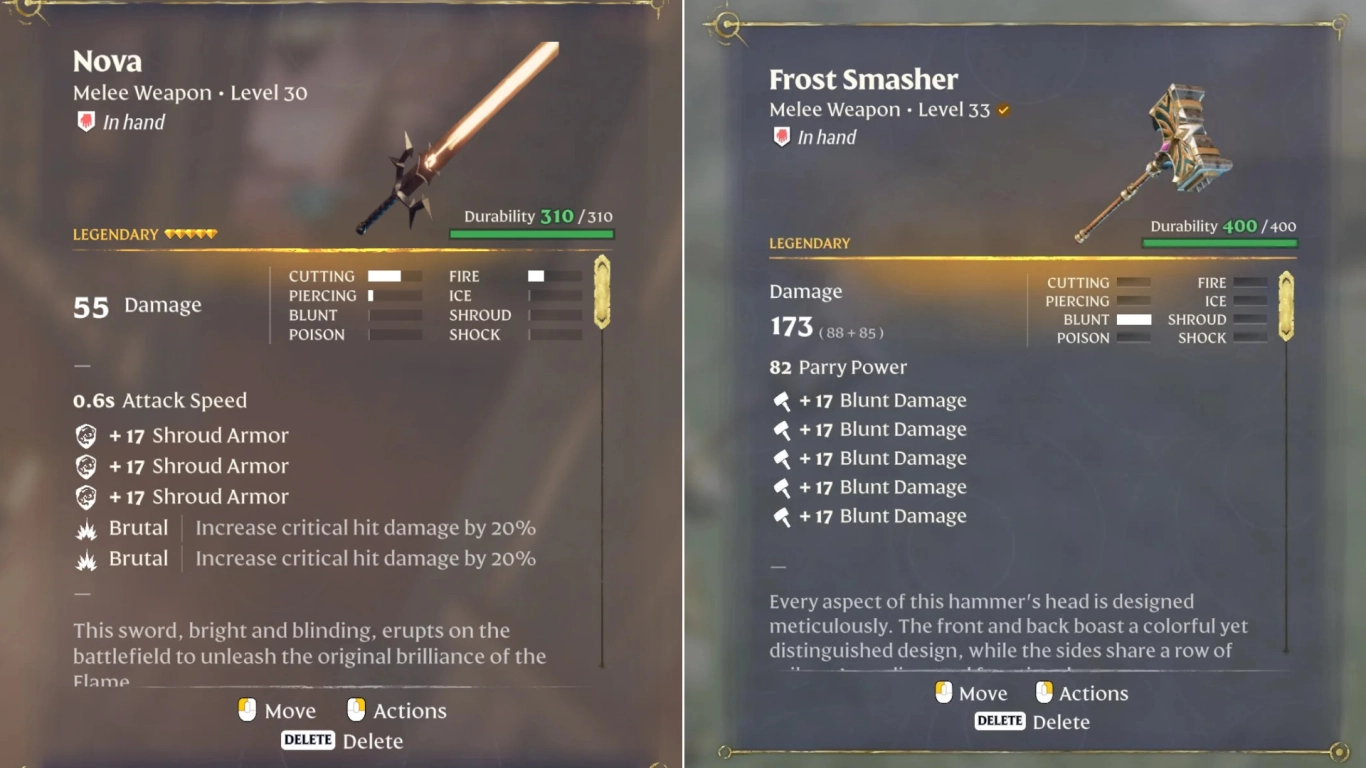Select the Frost Smasher item title
This screenshot has width=1366, height=768.
click(x=862, y=79)
